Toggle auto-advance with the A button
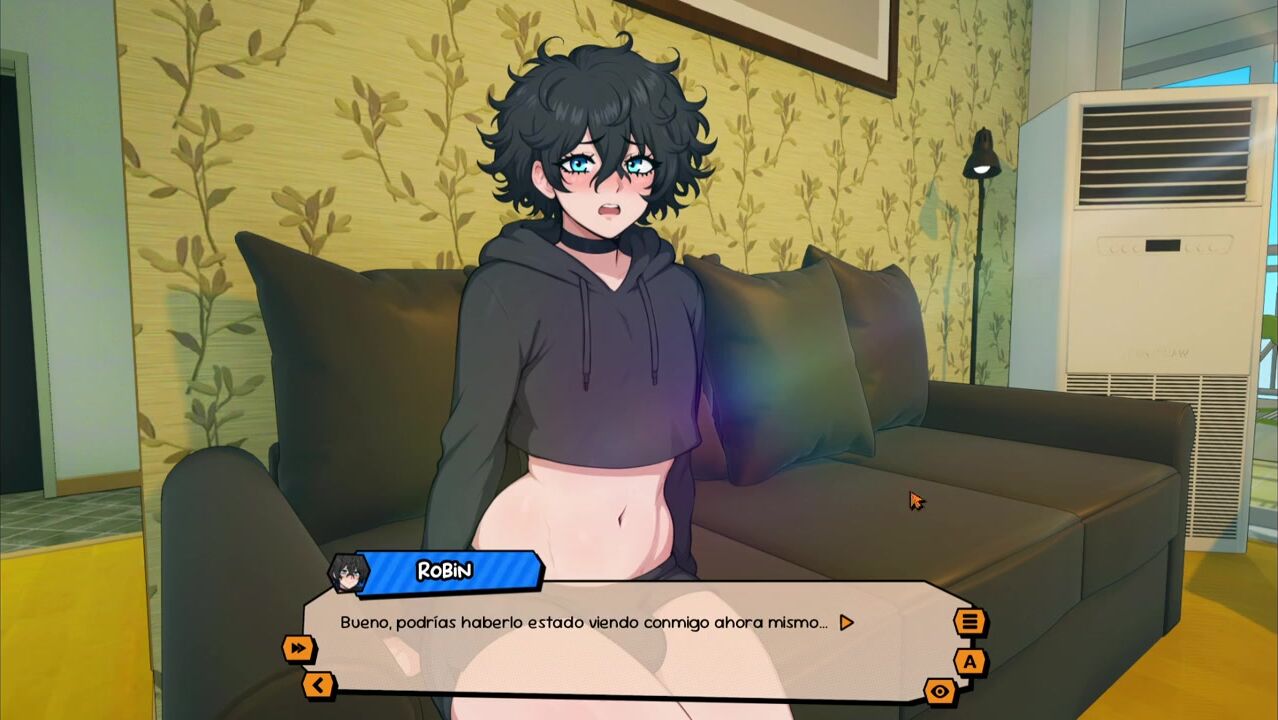 pyautogui.click(x=969, y=661)
